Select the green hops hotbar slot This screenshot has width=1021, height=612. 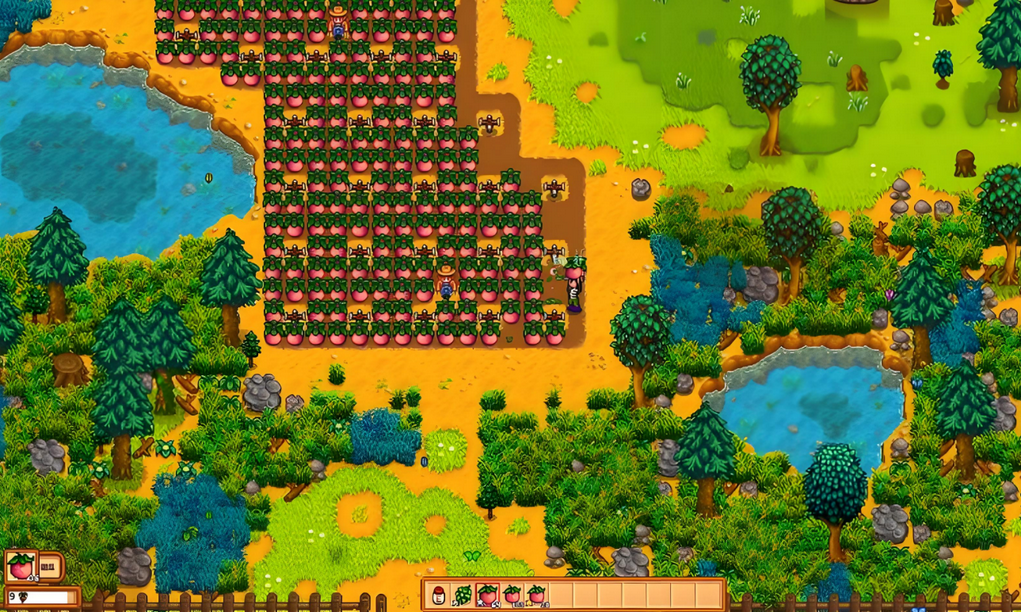pos(463,596)
